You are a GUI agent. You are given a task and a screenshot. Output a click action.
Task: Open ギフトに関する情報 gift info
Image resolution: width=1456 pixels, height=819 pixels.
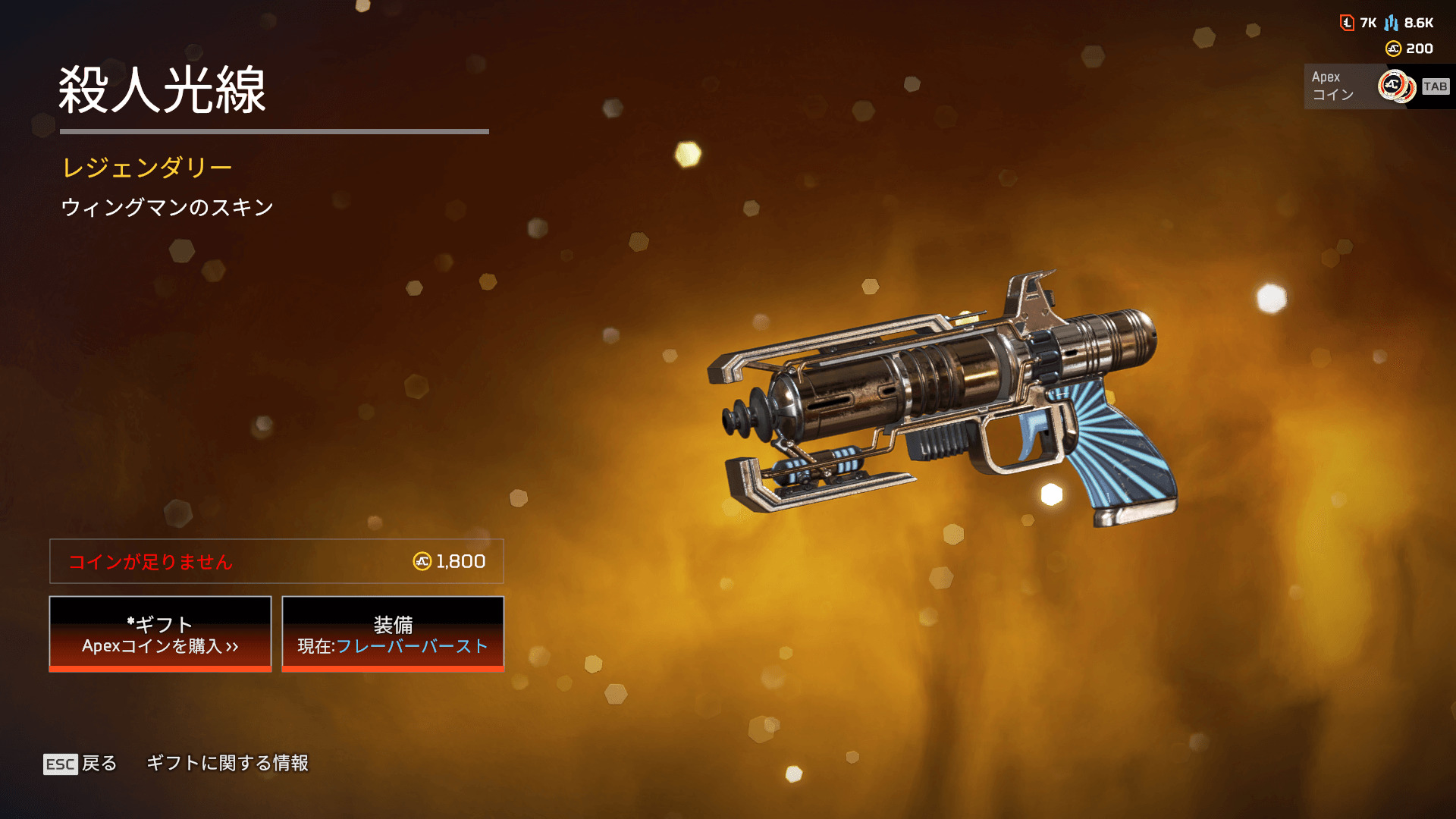(227, 763)
